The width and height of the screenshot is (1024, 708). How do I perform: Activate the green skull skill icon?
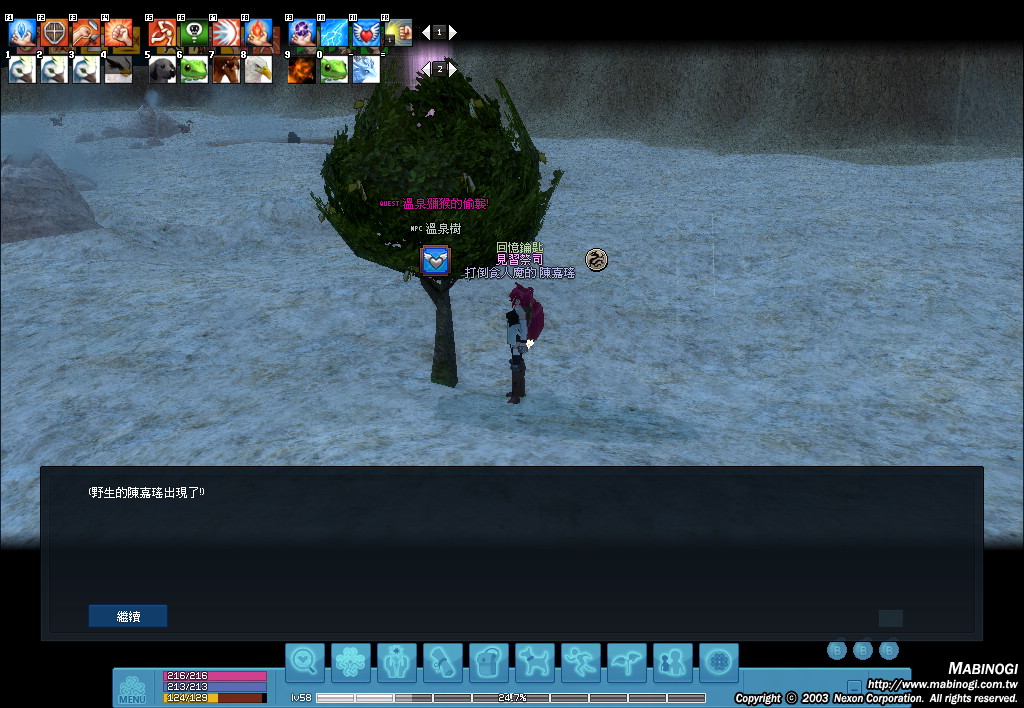194,33
